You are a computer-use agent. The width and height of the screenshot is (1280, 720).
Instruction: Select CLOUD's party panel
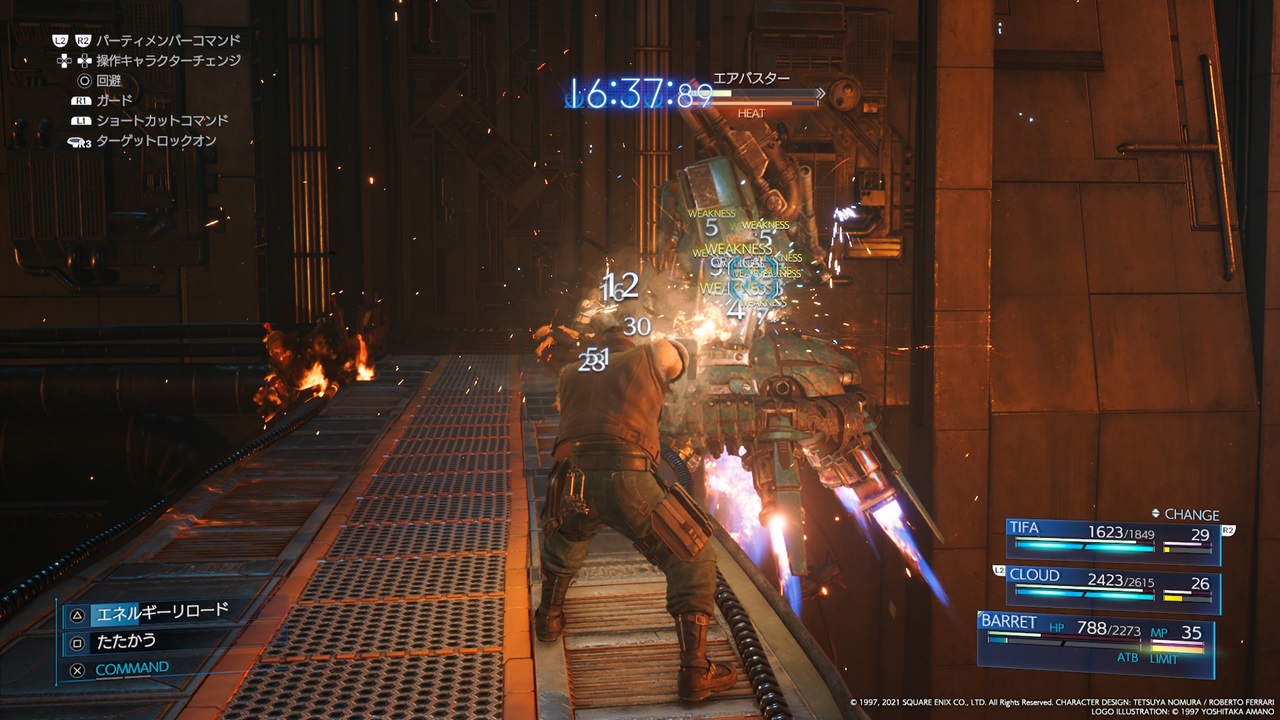[x=1112, y=587]
